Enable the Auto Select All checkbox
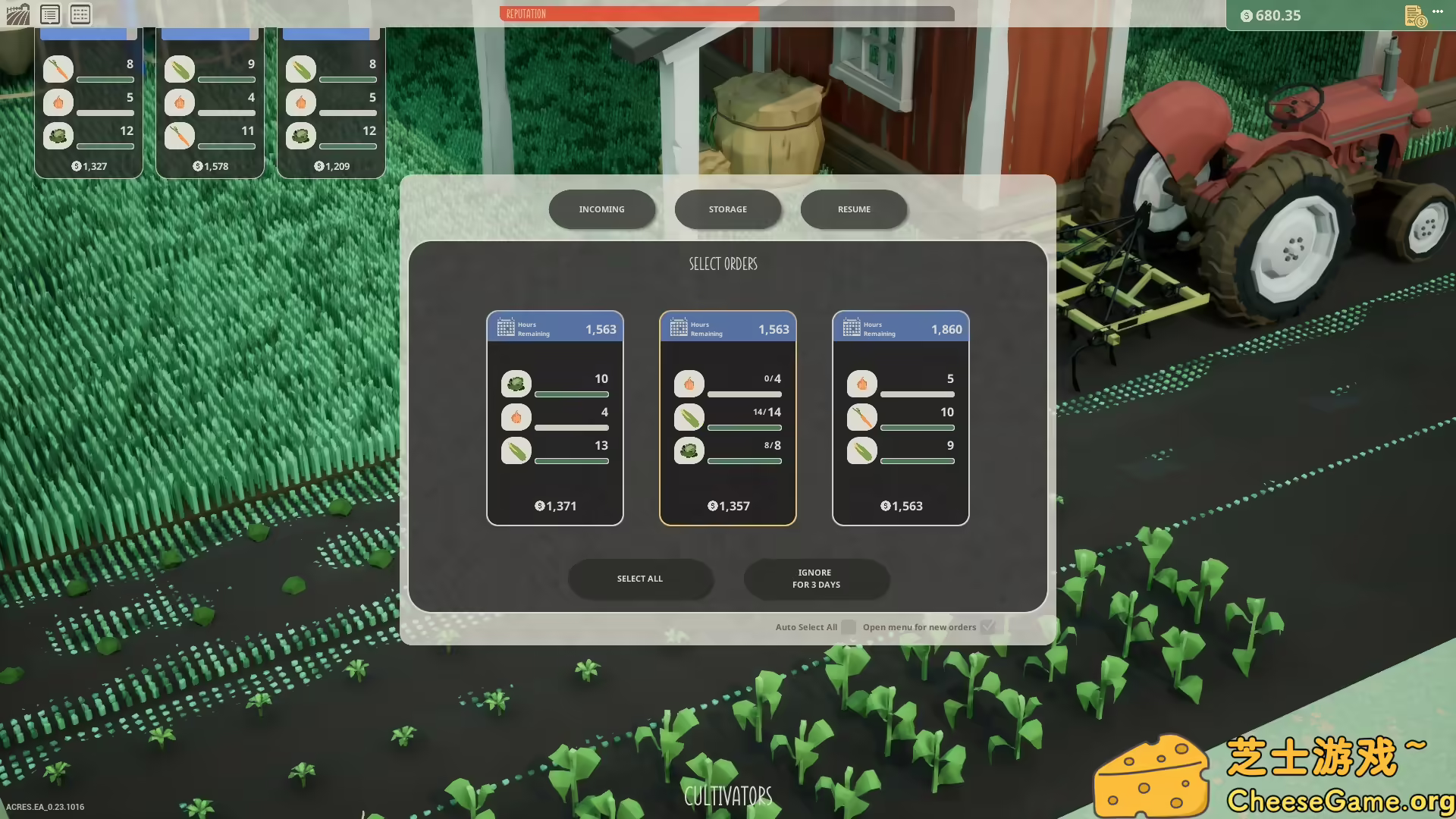The height and width of the screenshot is (819, 1456). pos(848,627)
